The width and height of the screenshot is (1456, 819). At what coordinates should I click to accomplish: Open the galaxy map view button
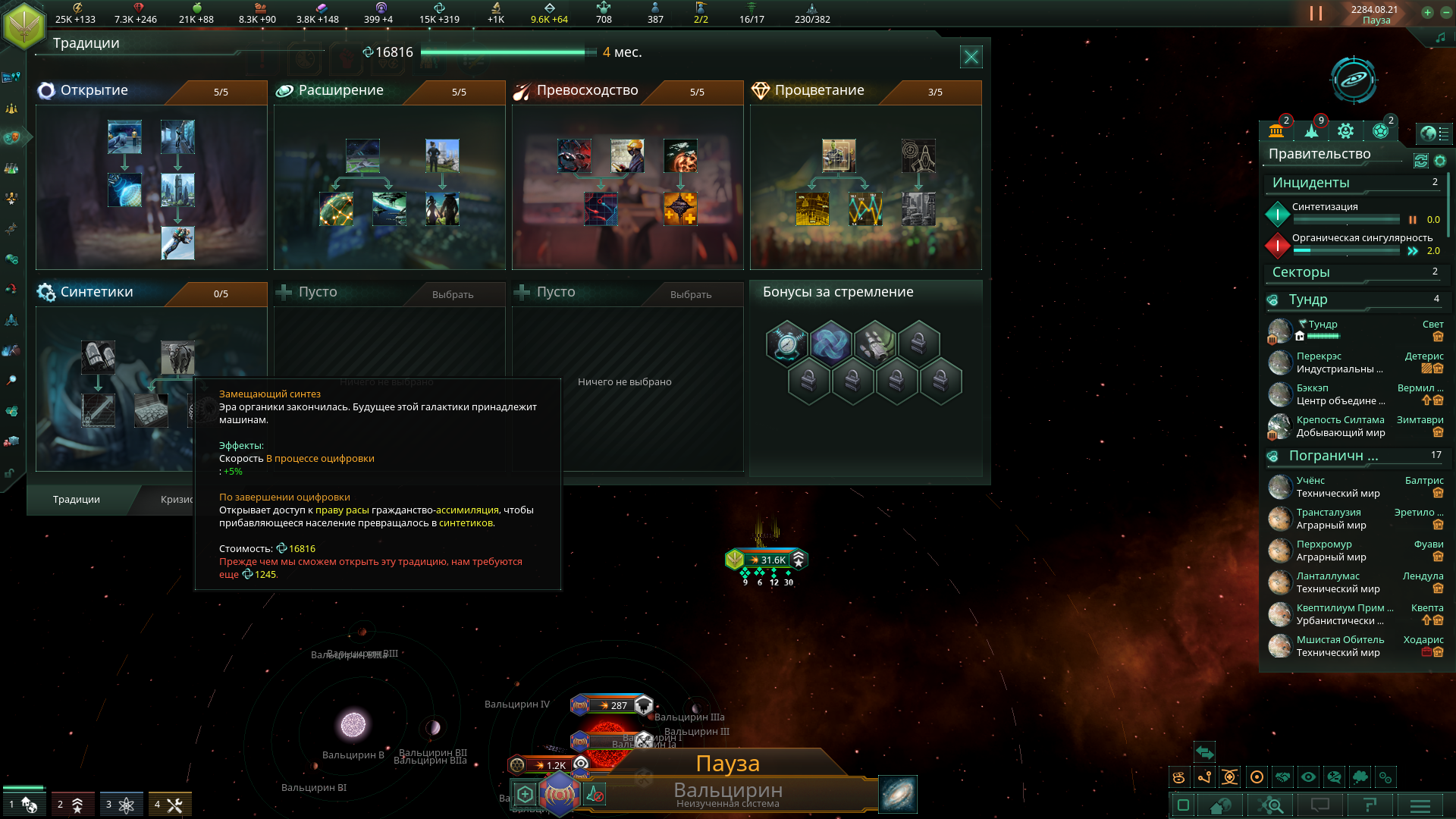pos(897,794)
